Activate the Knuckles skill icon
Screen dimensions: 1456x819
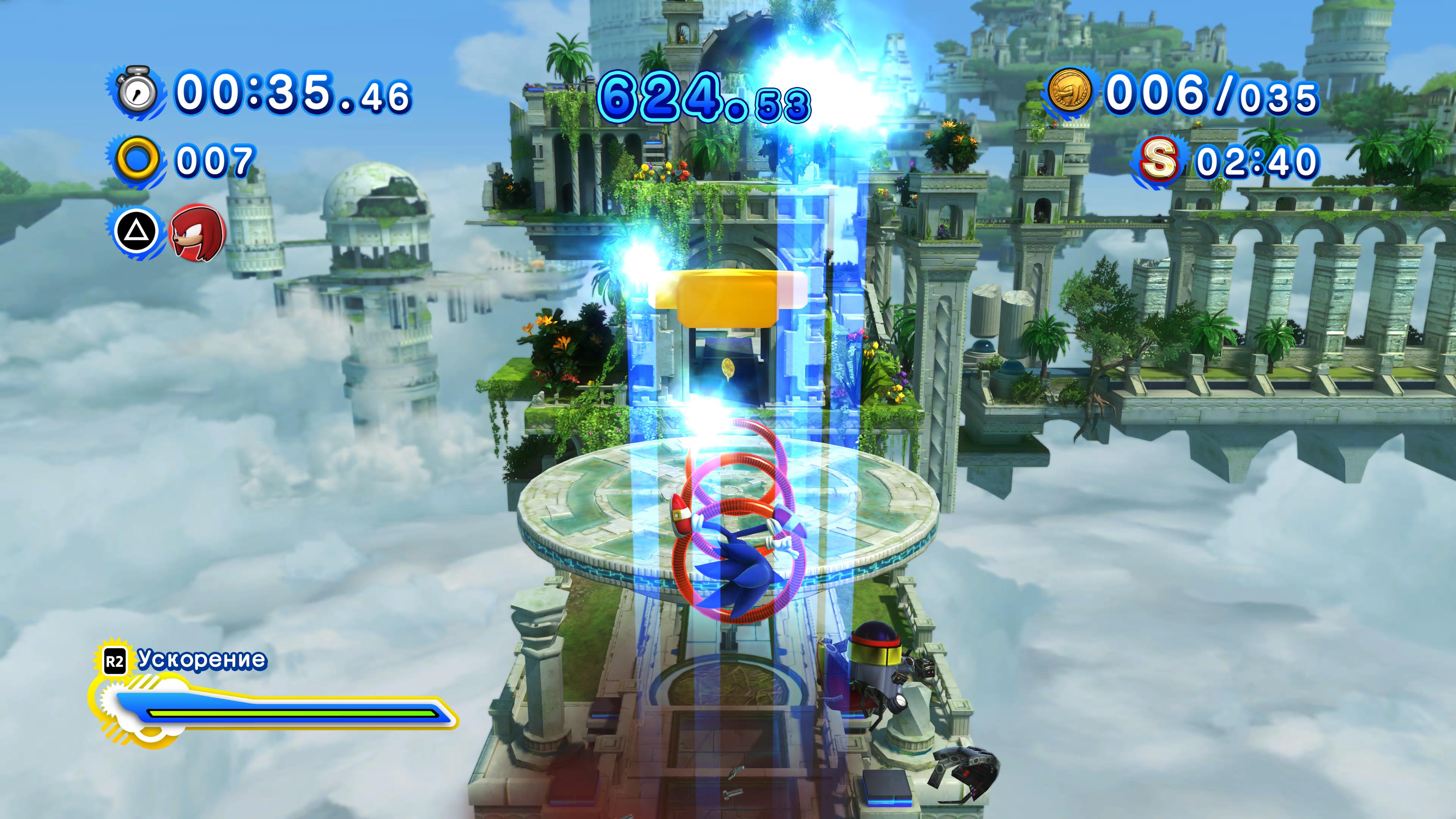[197, 233]
